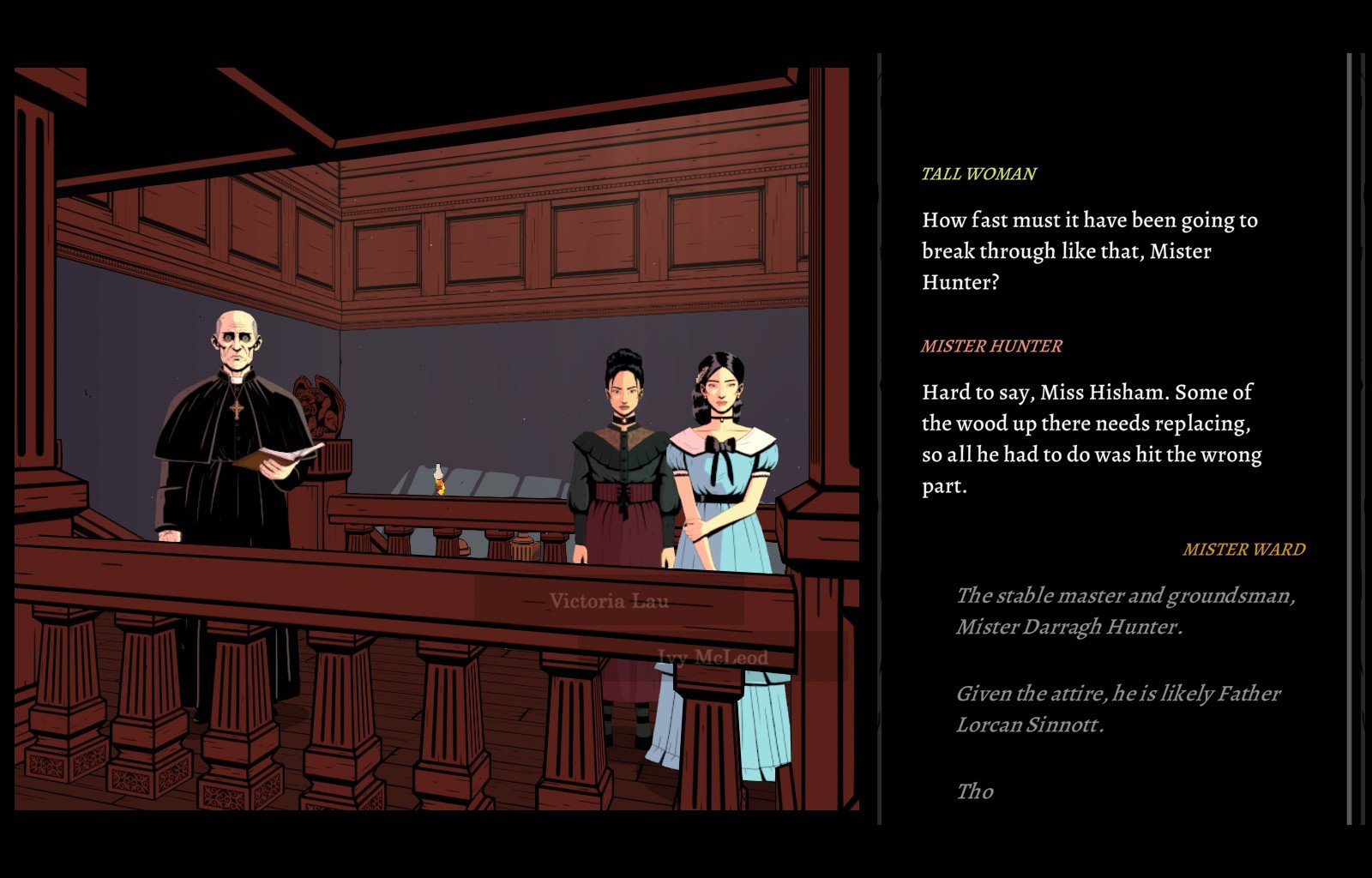Select the Ivy McLeod name label
1372x878 pixels.
[713, 658]
